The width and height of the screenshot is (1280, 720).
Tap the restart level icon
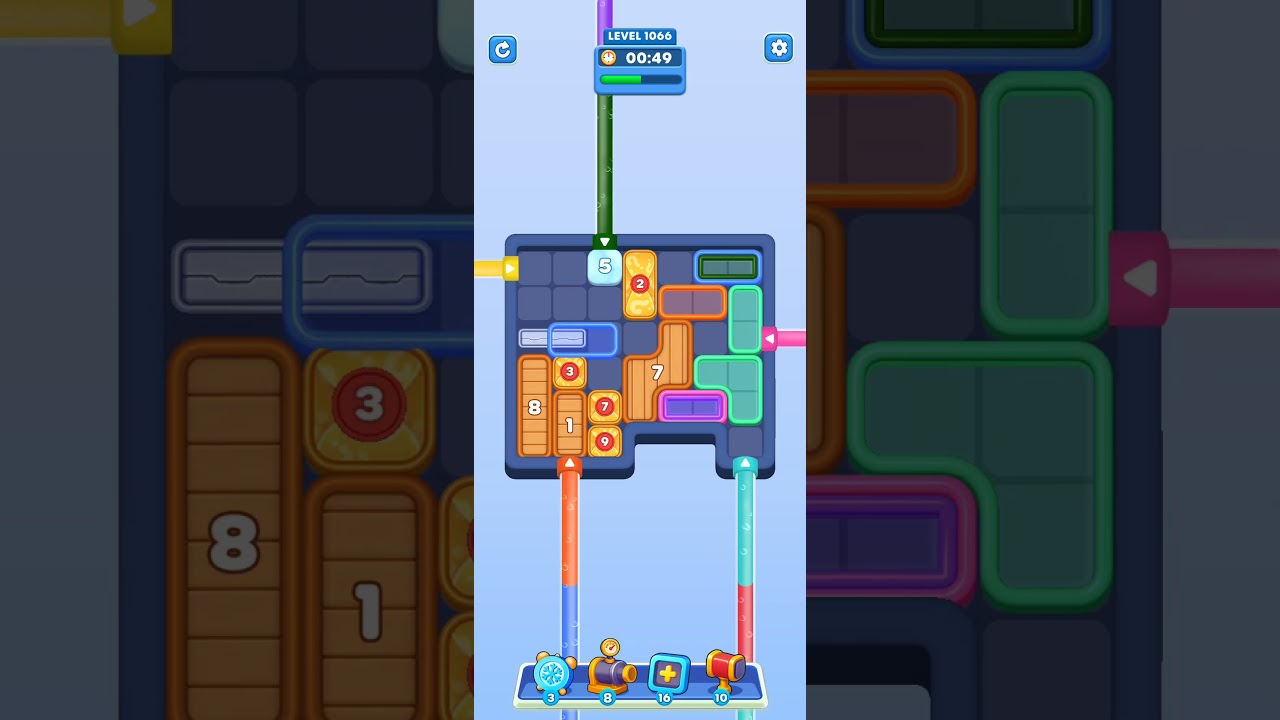point(503,50)
